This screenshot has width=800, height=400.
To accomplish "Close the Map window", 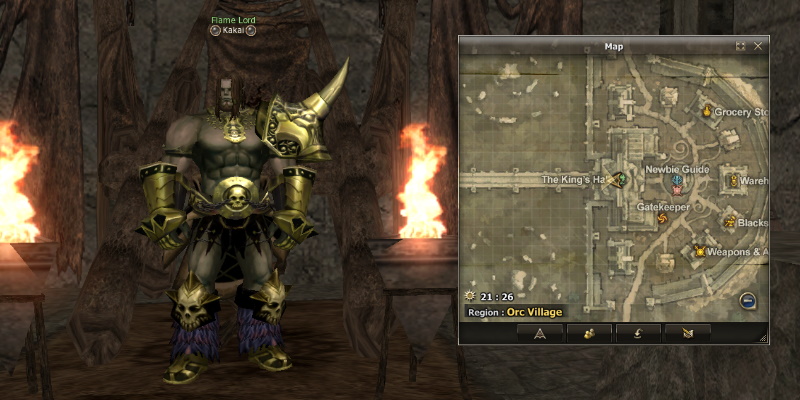I will coord(758,46).
